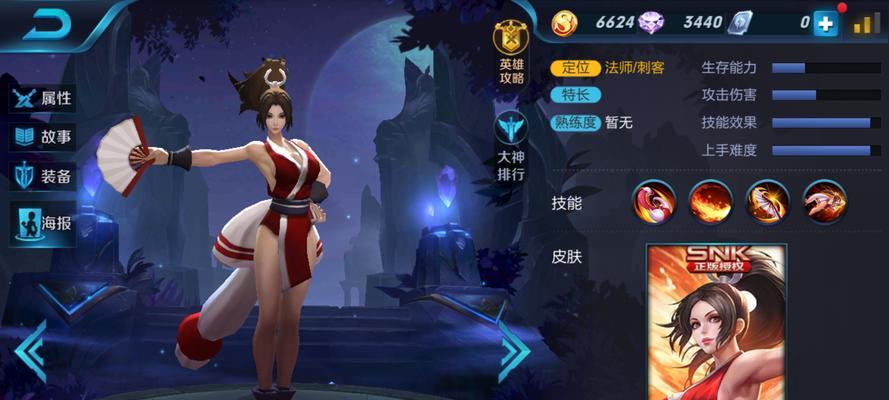Screen dimensions: 889x400
Task: Click the 特长 specialty label
Action: point(576,95)
